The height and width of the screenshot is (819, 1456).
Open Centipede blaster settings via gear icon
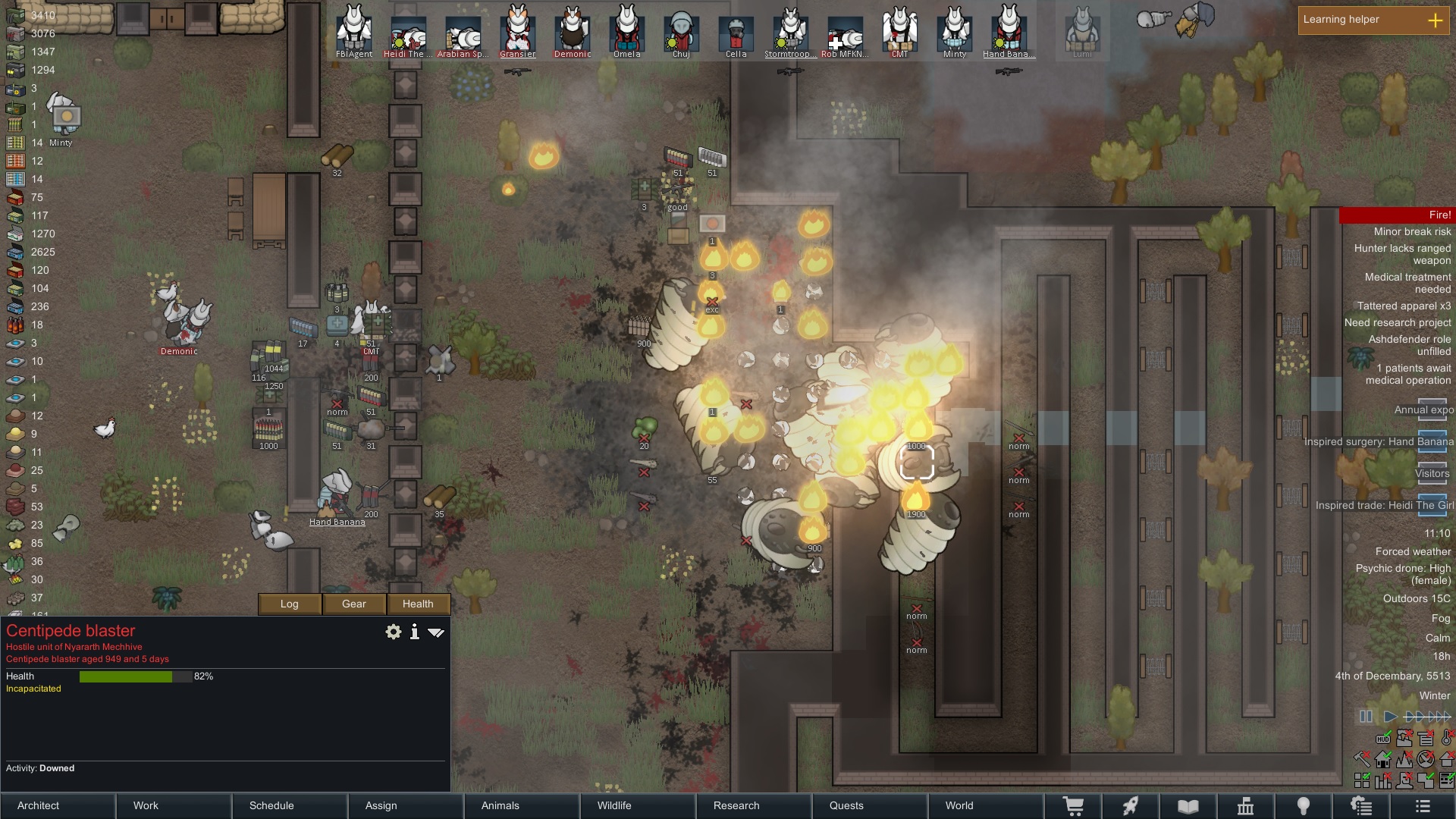click(x=393, y=632)
